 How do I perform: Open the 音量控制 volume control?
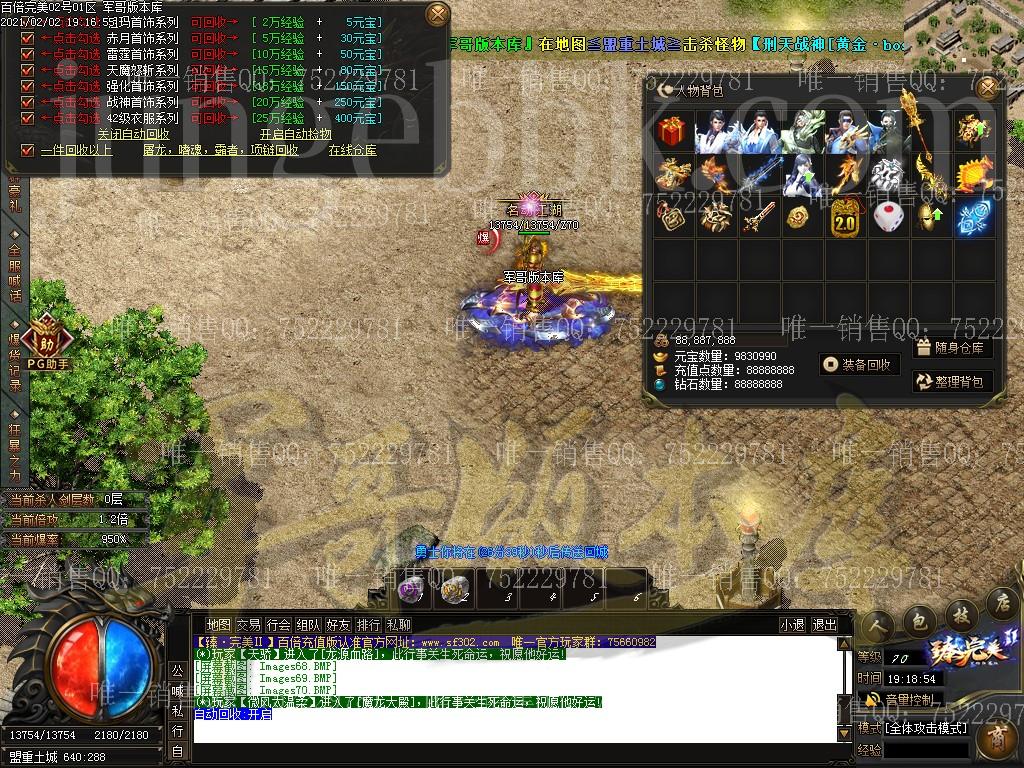pos(900,699)
